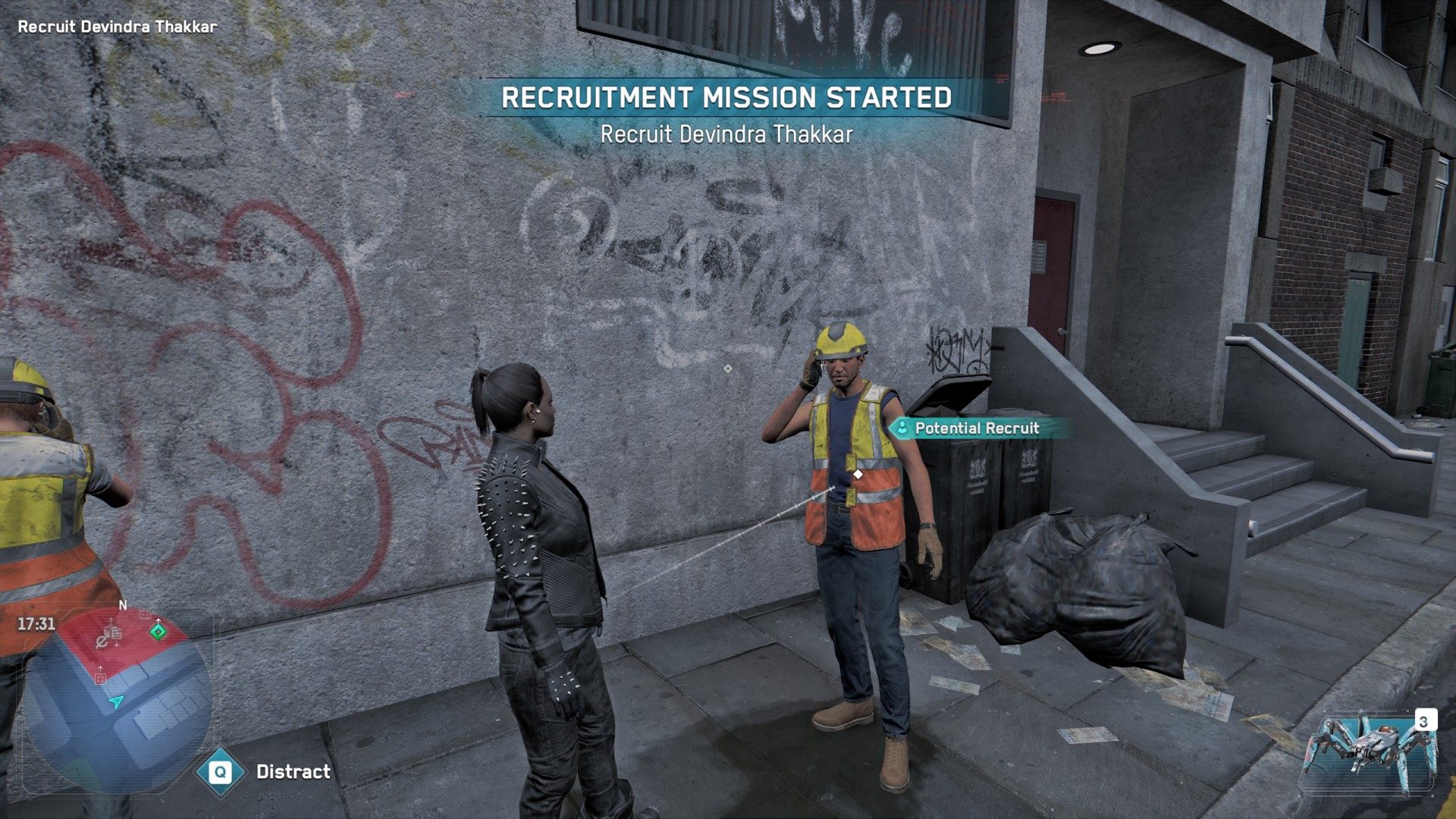Select the green diamond marker on minimap
This screenshot has width=1456, height=819.
coord(158,631)
